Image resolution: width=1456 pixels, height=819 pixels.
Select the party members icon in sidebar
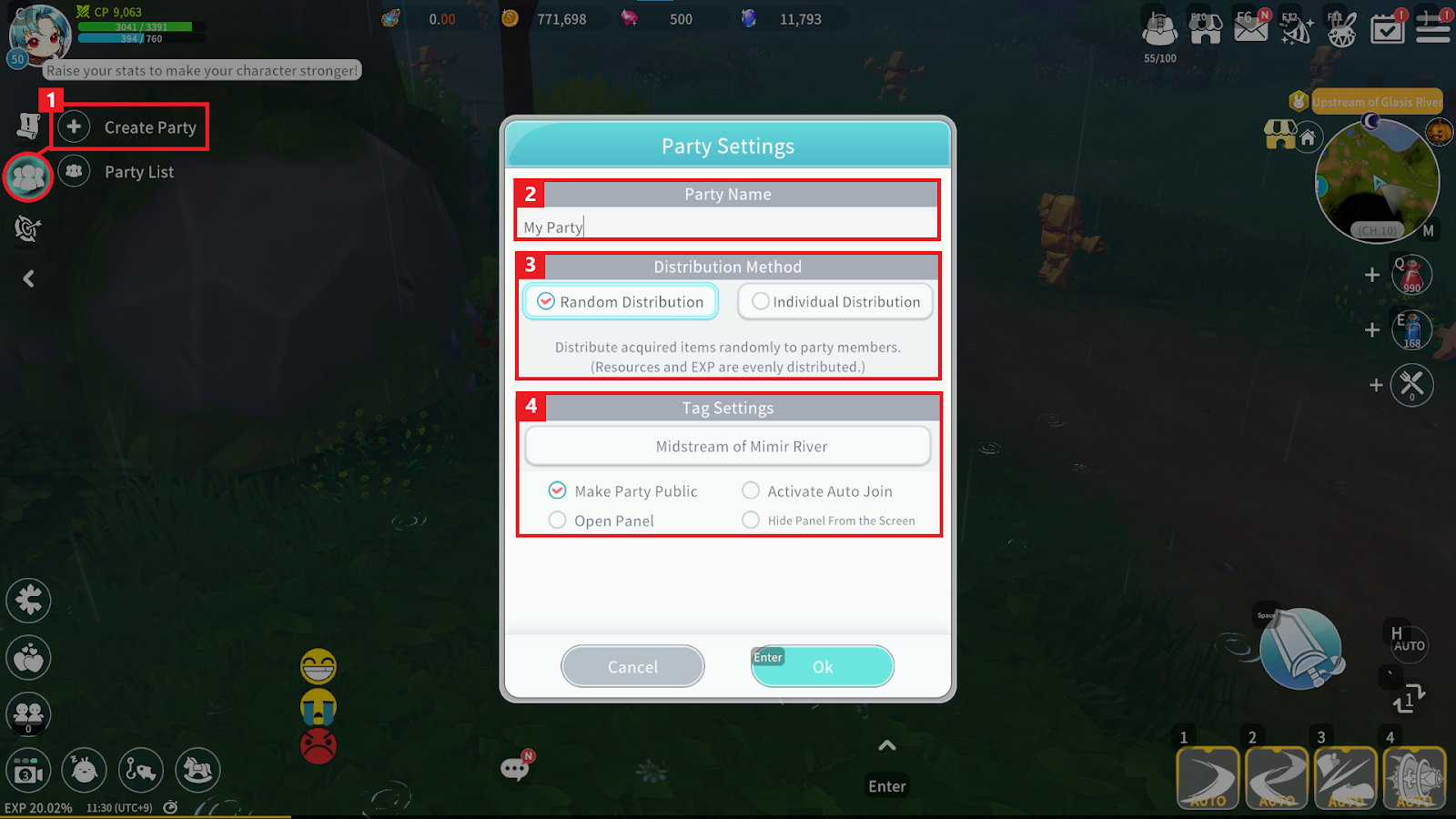tap(28, 177)
